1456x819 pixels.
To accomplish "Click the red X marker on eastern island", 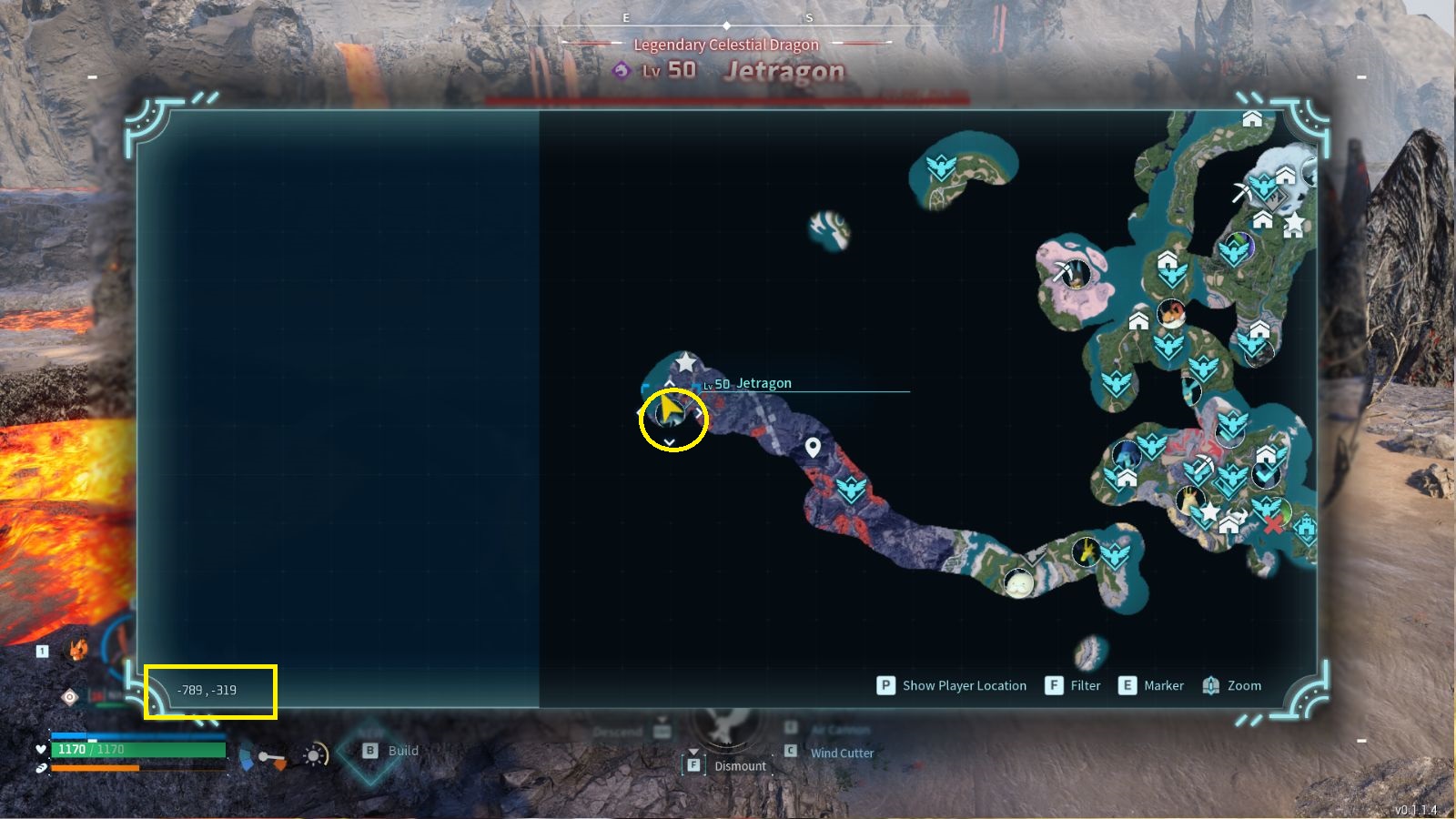I will tap(1272, 525).
